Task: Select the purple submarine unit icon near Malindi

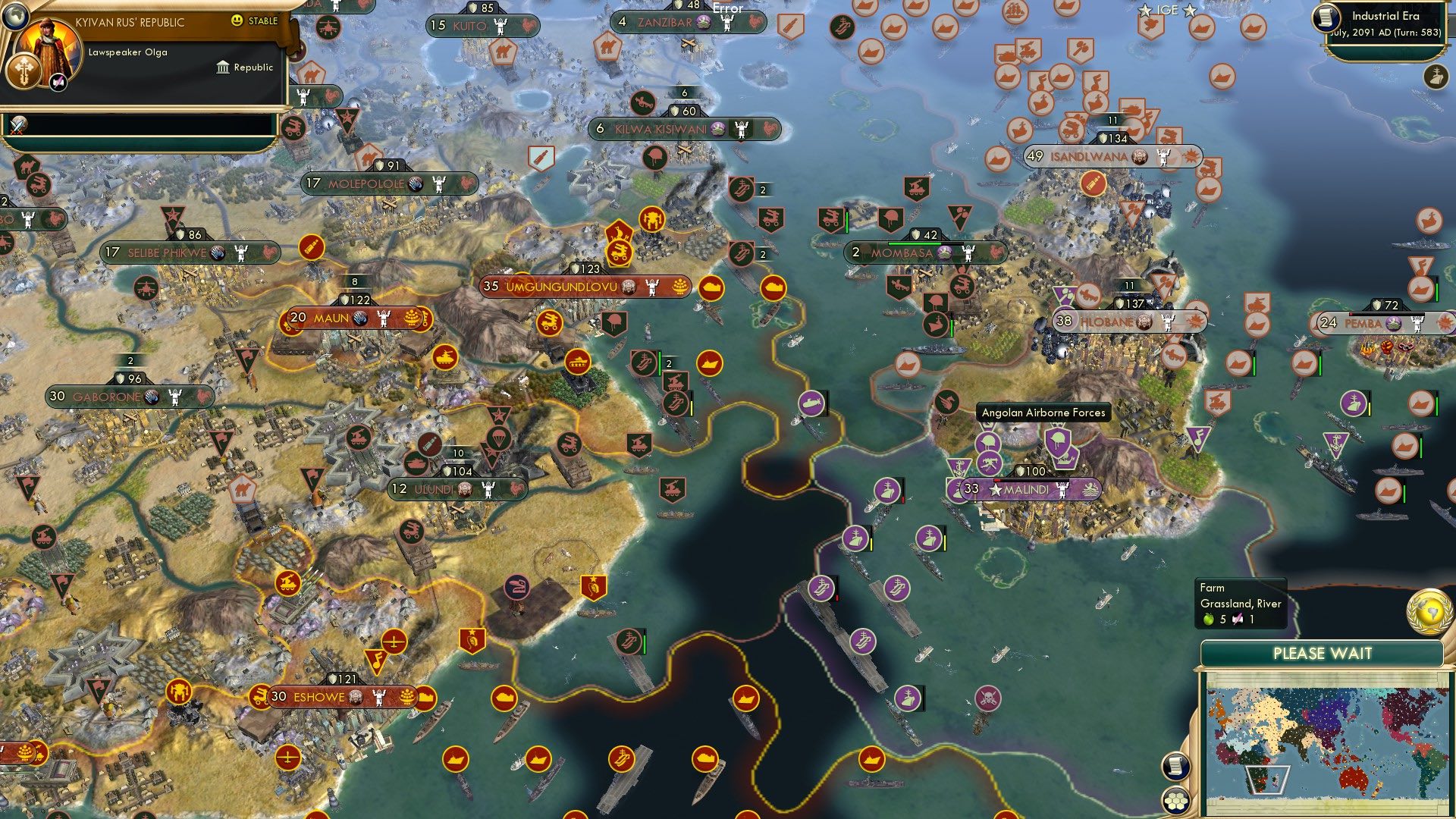Action: [x=811, y=403]
